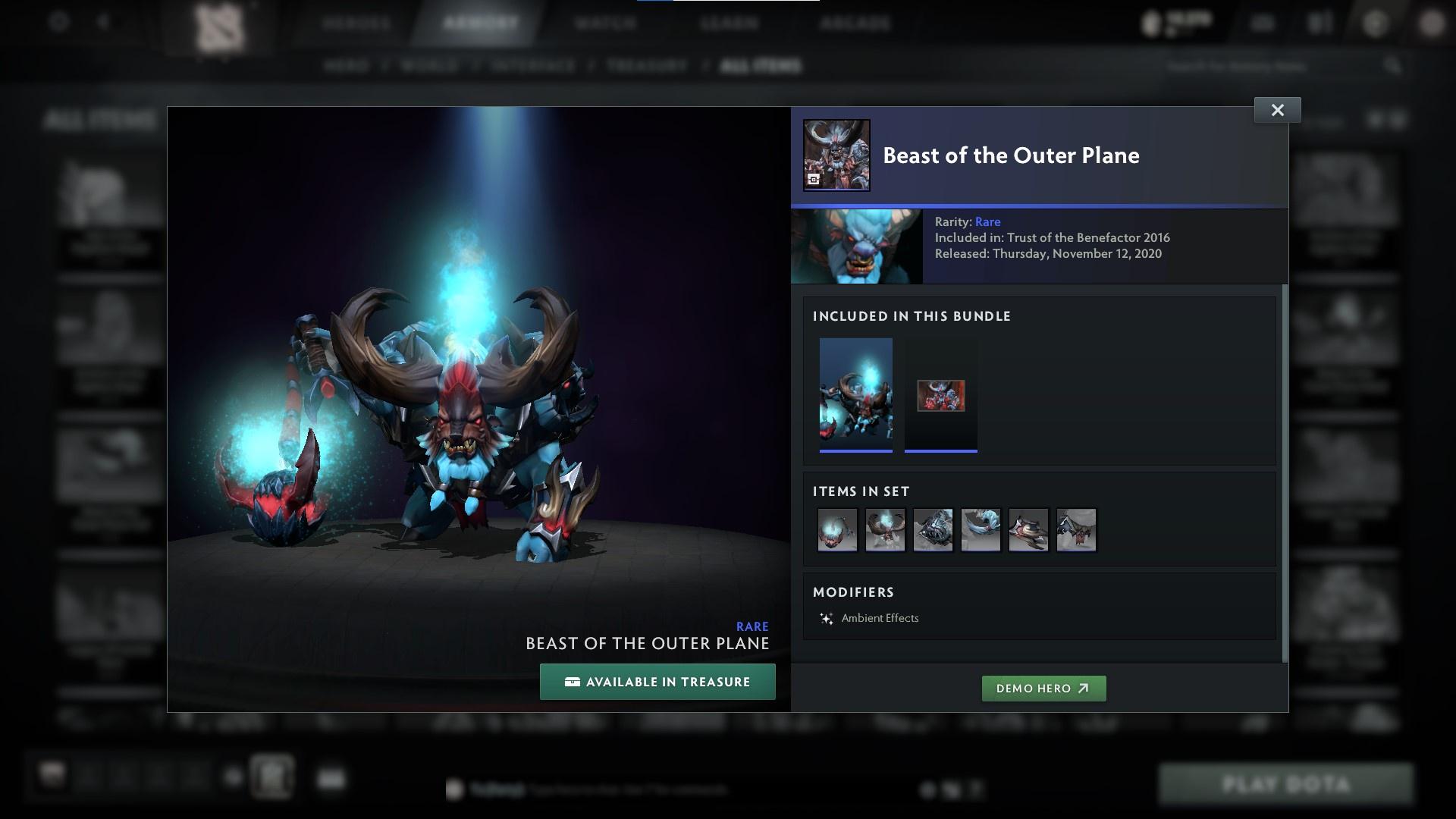1456x819 pixels.
Task: Select the horned helmet icon in Items in Set
Action: (885, 530)
